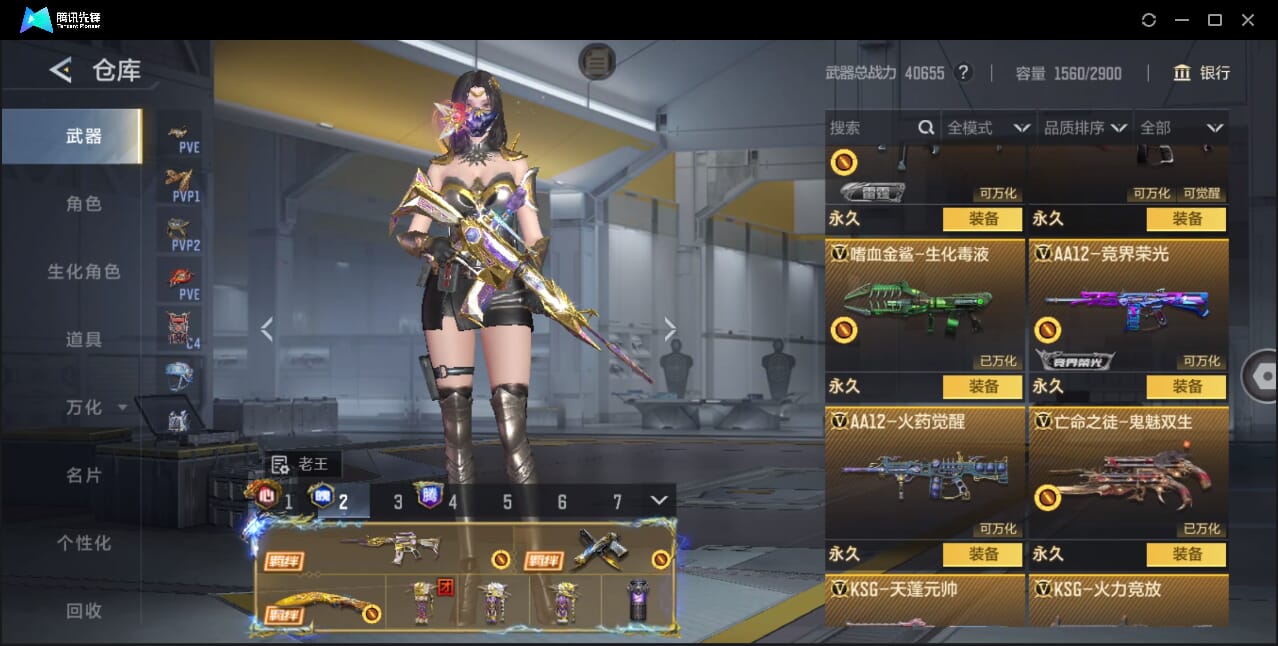Open the 生化角色 category tab
Image resolution: width=1278 pixels, height=646 pixels.
[x=84, y=271]
